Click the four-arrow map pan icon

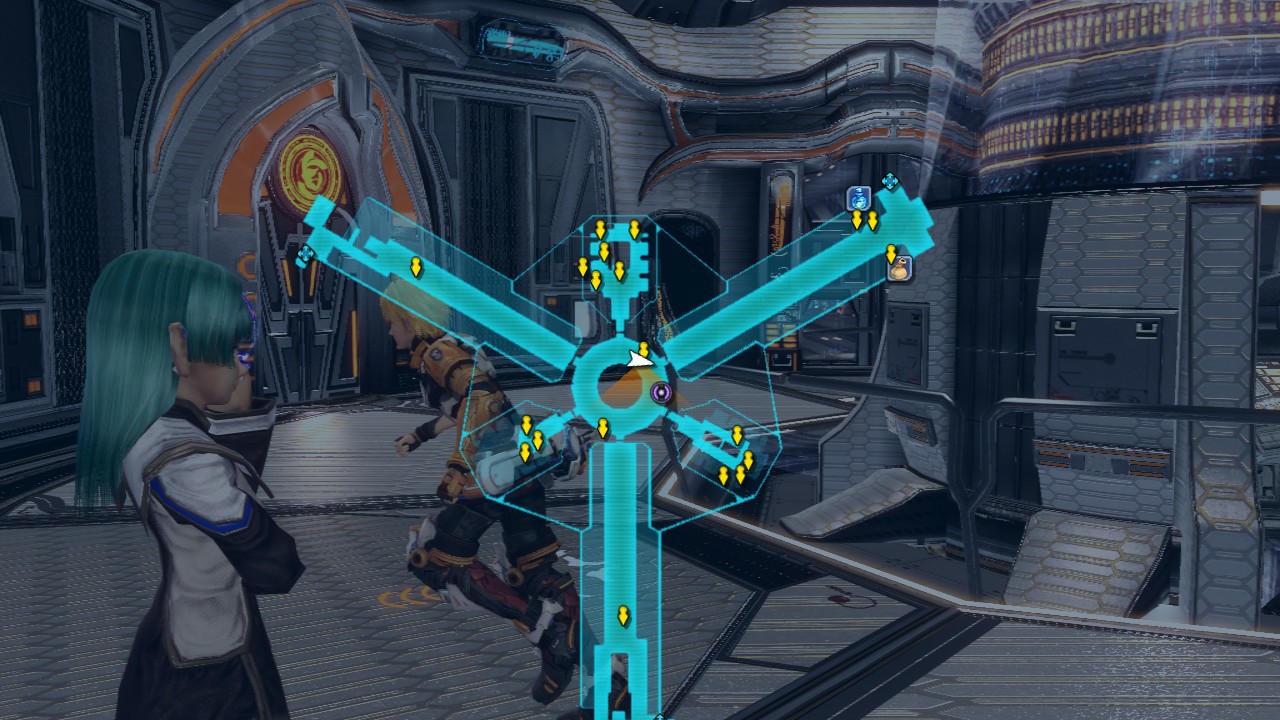[890, 180]
